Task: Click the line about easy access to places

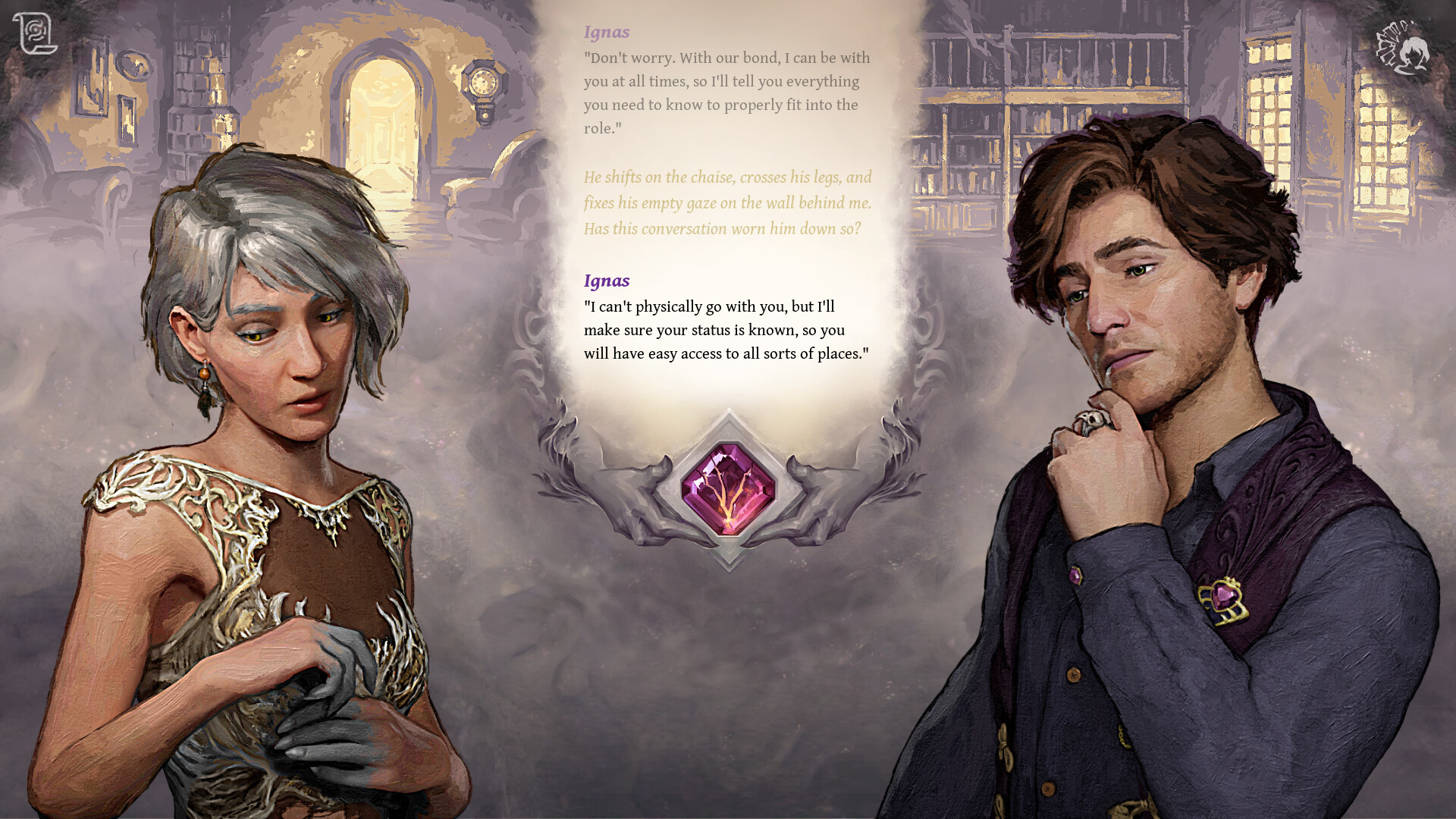Action: (726, 353)
